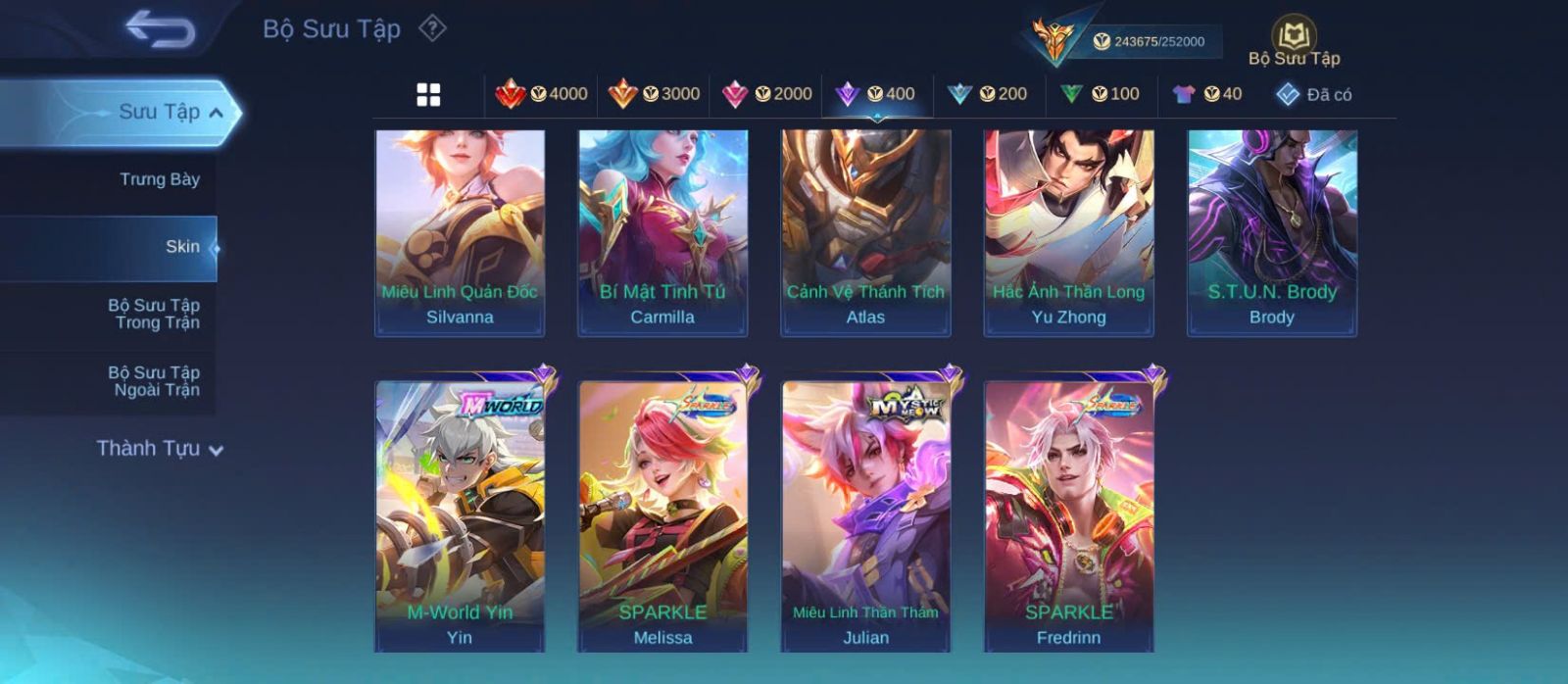Go back using the return arrow
Screen dimensions: 1568x684
pyautogui.click(x=160, y=29)
